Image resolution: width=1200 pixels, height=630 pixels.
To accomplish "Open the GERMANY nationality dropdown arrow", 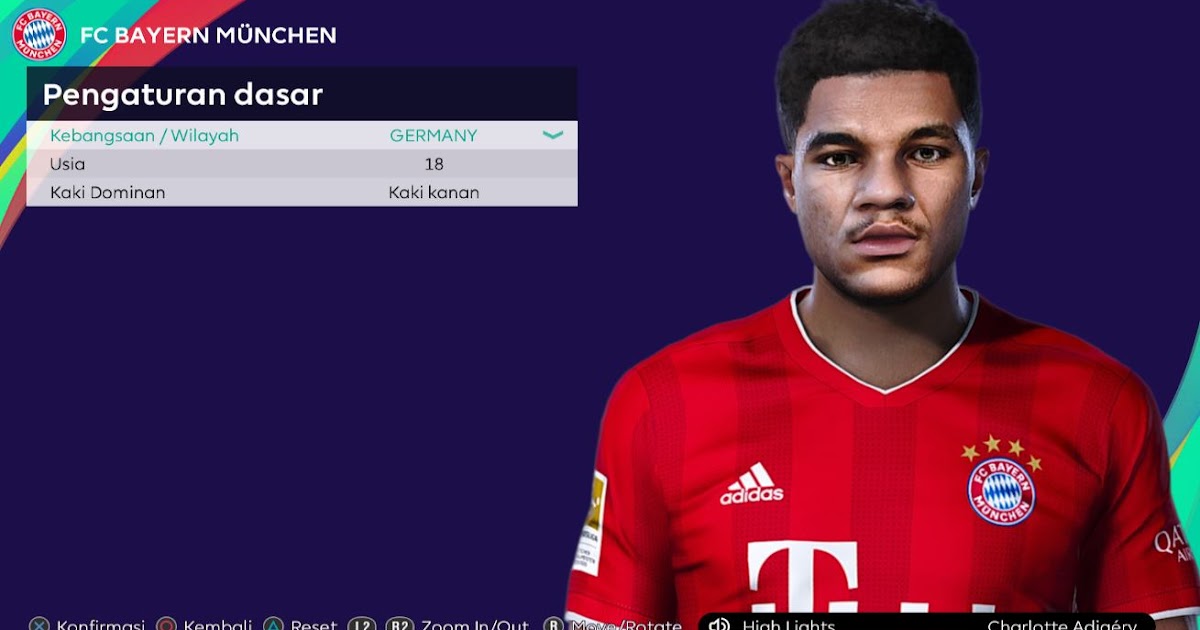I will 553,135.
